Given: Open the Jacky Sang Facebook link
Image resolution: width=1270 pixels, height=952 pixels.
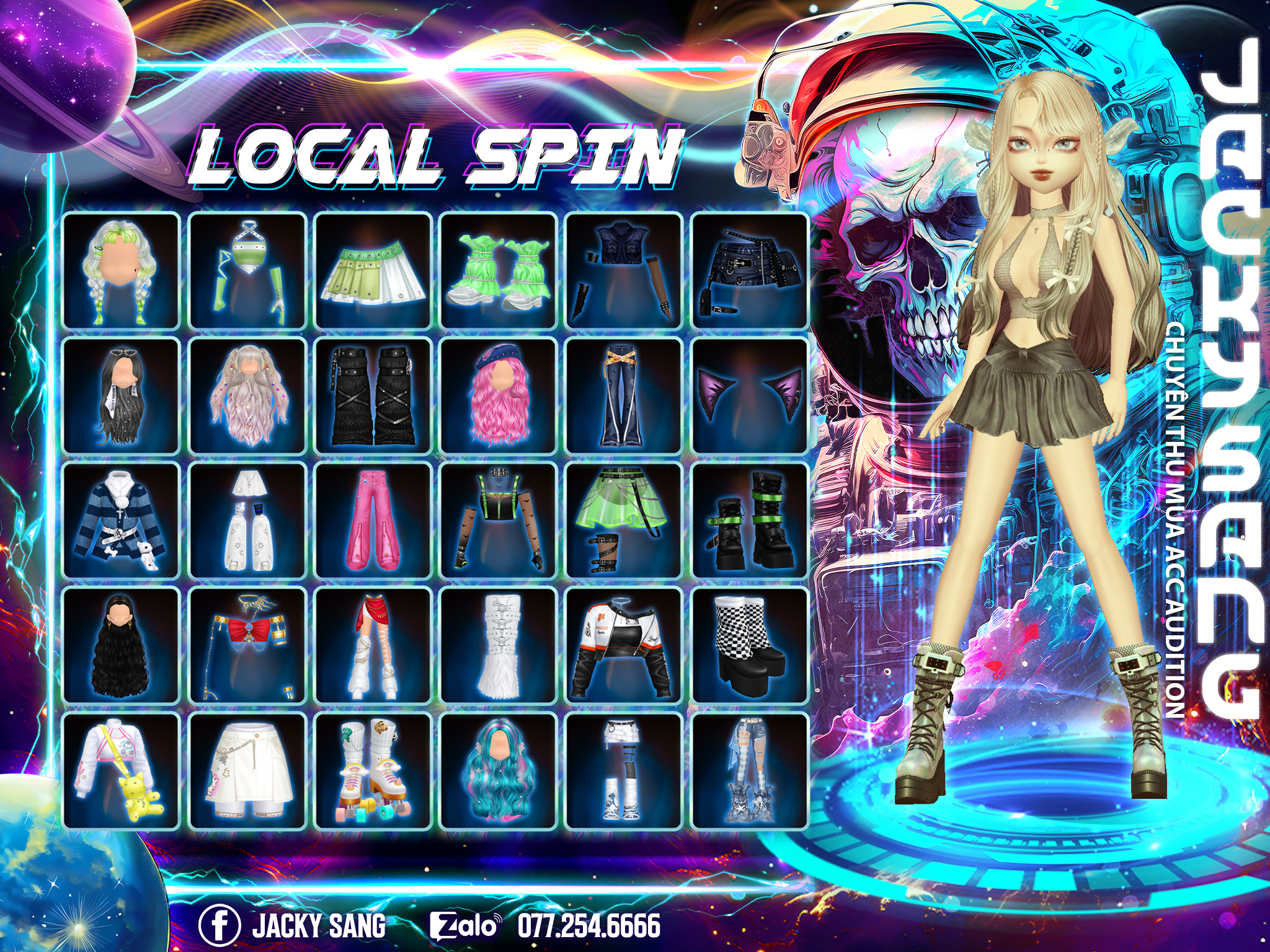Looking at the screenshot, I should (x=293, y=925).
